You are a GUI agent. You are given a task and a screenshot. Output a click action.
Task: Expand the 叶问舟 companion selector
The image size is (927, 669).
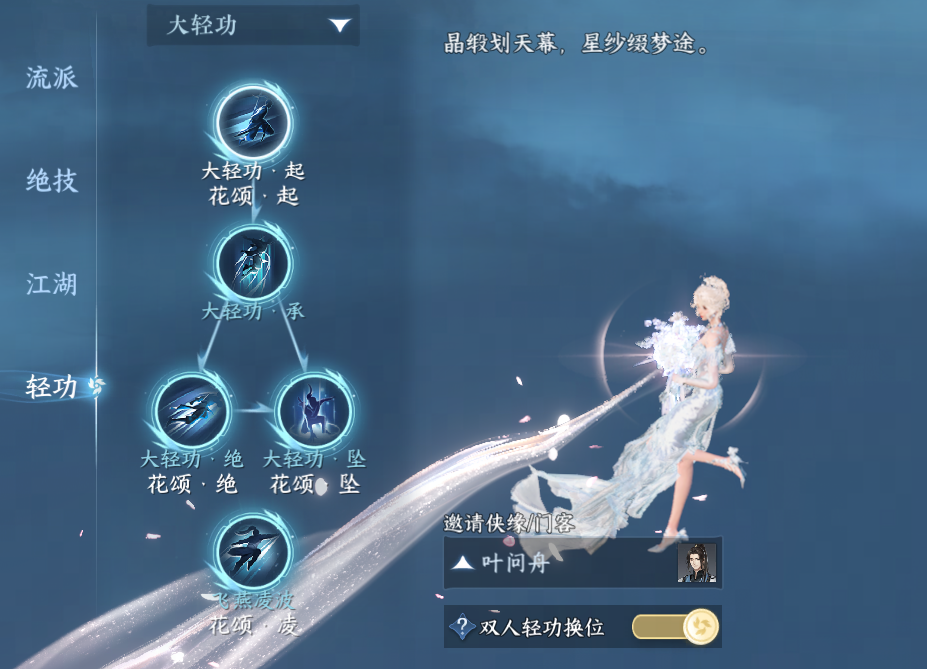pyautogui.click(x=462, y=563)
